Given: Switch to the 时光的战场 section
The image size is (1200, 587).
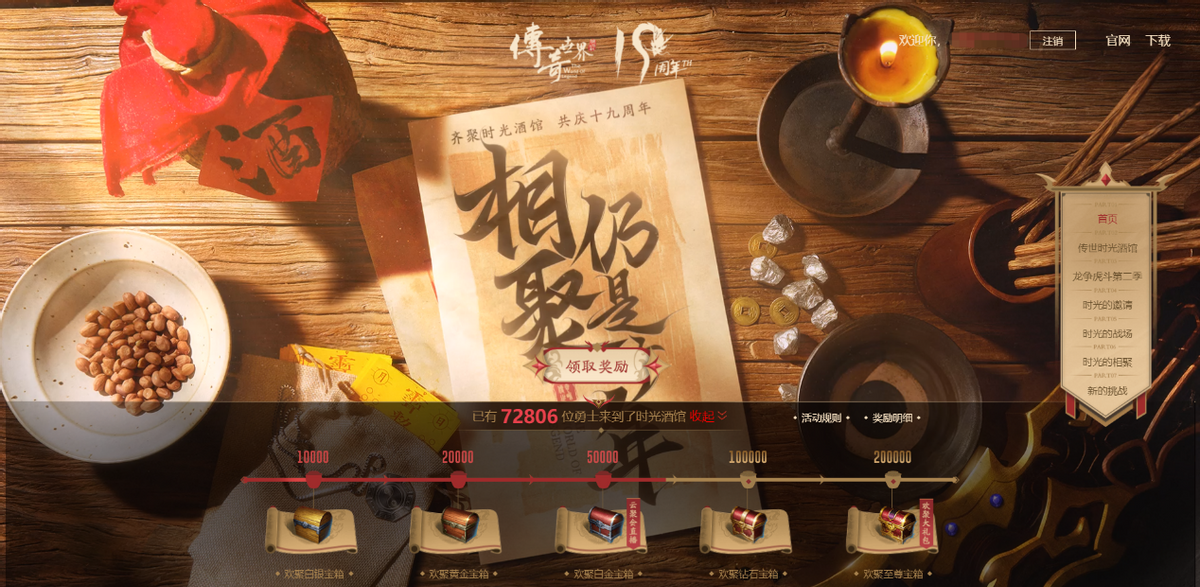Looking at the screenshot, I should [1107, 334].
